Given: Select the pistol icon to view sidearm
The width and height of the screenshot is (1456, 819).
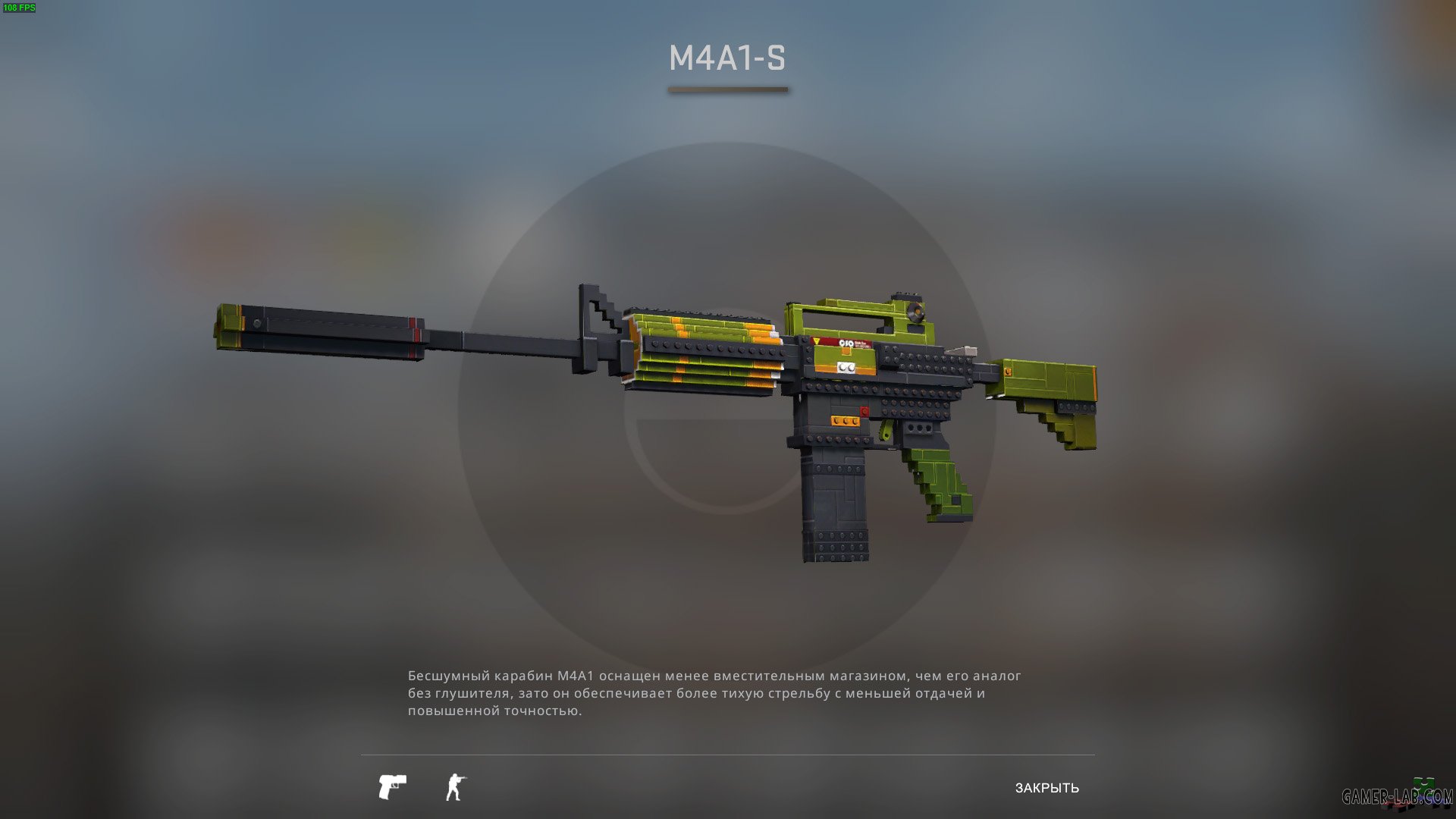Looking at the screenshot, I should click(391, 787).
